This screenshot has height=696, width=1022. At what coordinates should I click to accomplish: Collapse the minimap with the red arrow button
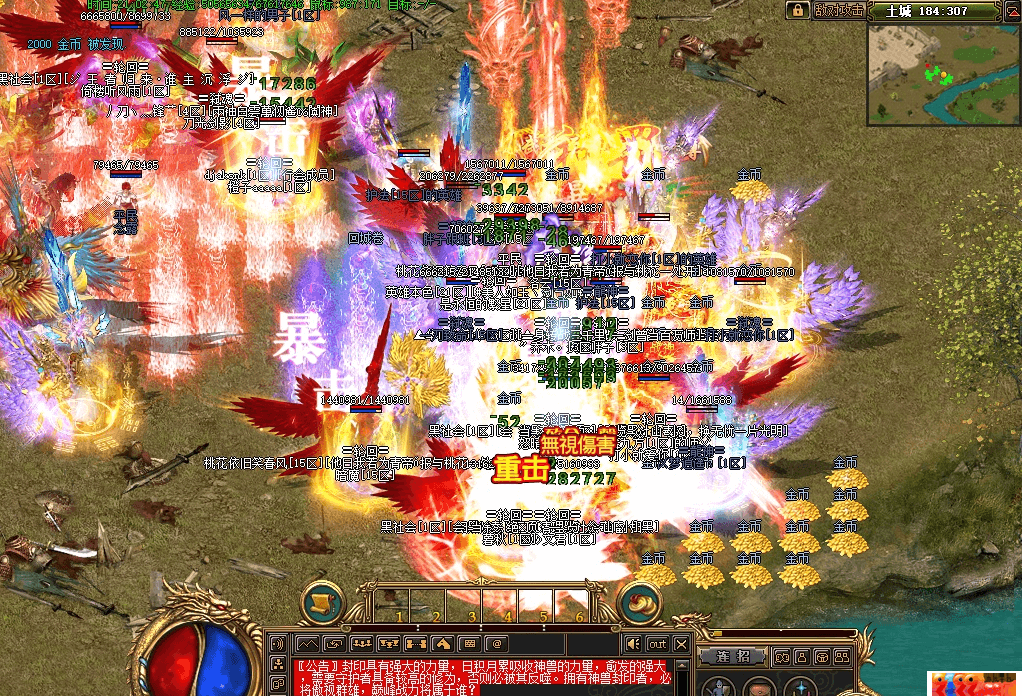click(x=1014, y=11)
